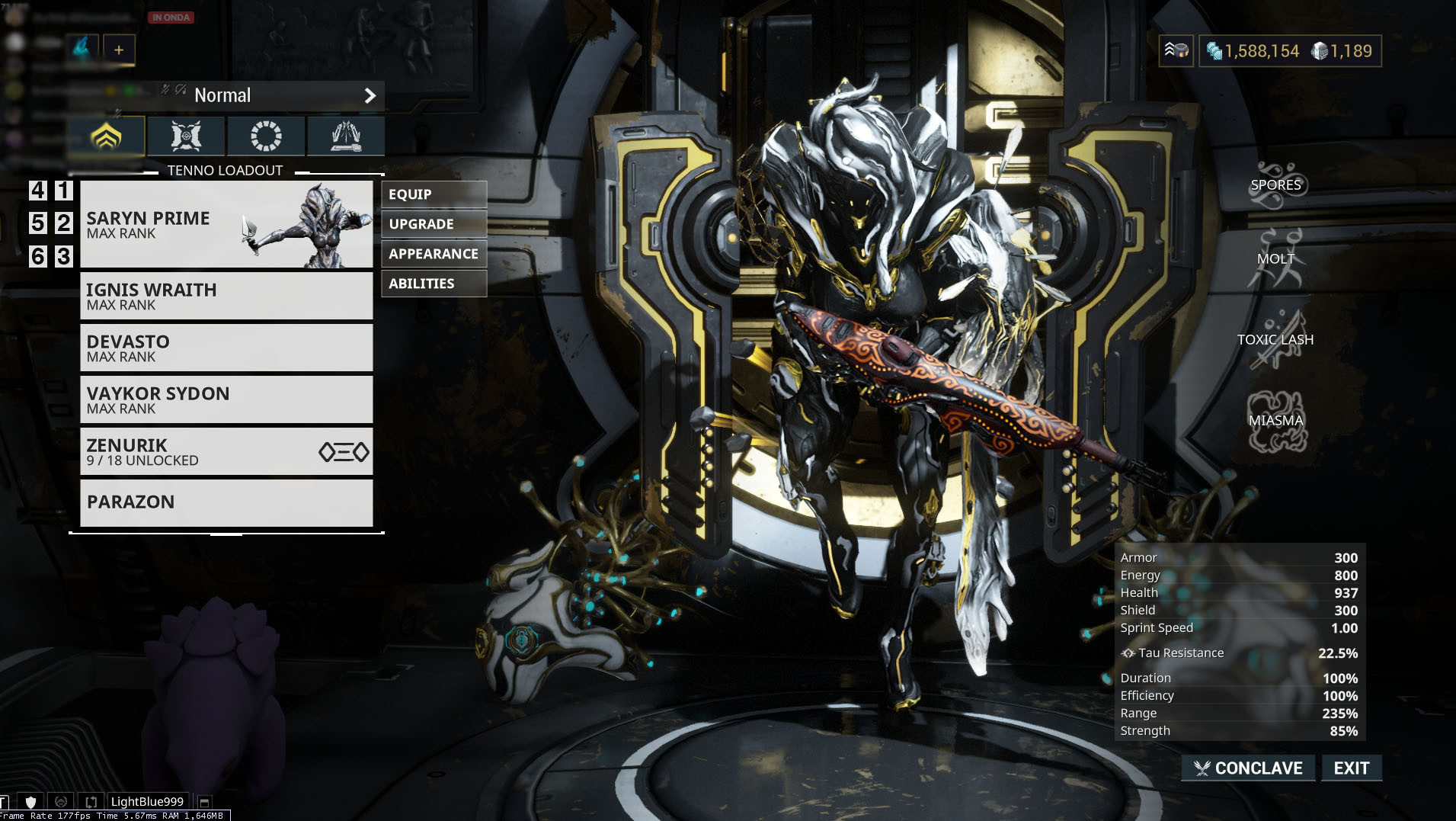Open the Operator loadout tab icon
The image size is (1456, 821).
(266, 136)
